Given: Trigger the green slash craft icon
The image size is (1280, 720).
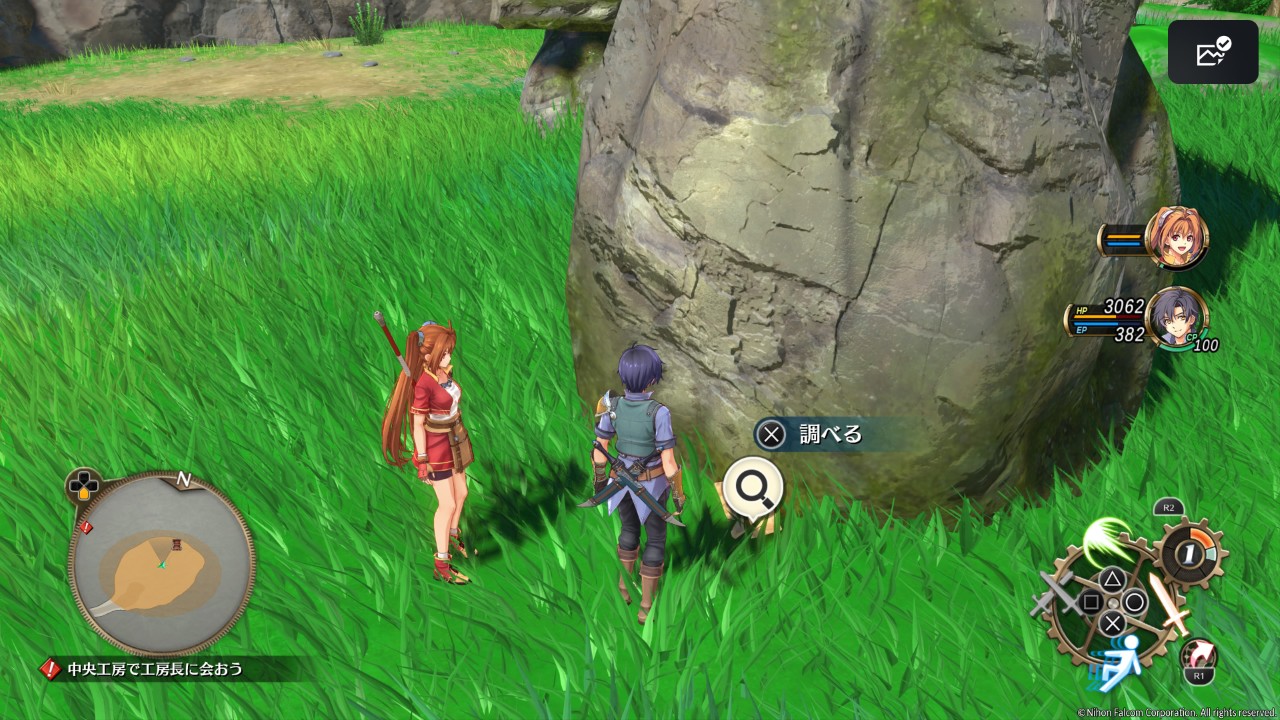Looking at the screenshot, I should pos(1108,540).
